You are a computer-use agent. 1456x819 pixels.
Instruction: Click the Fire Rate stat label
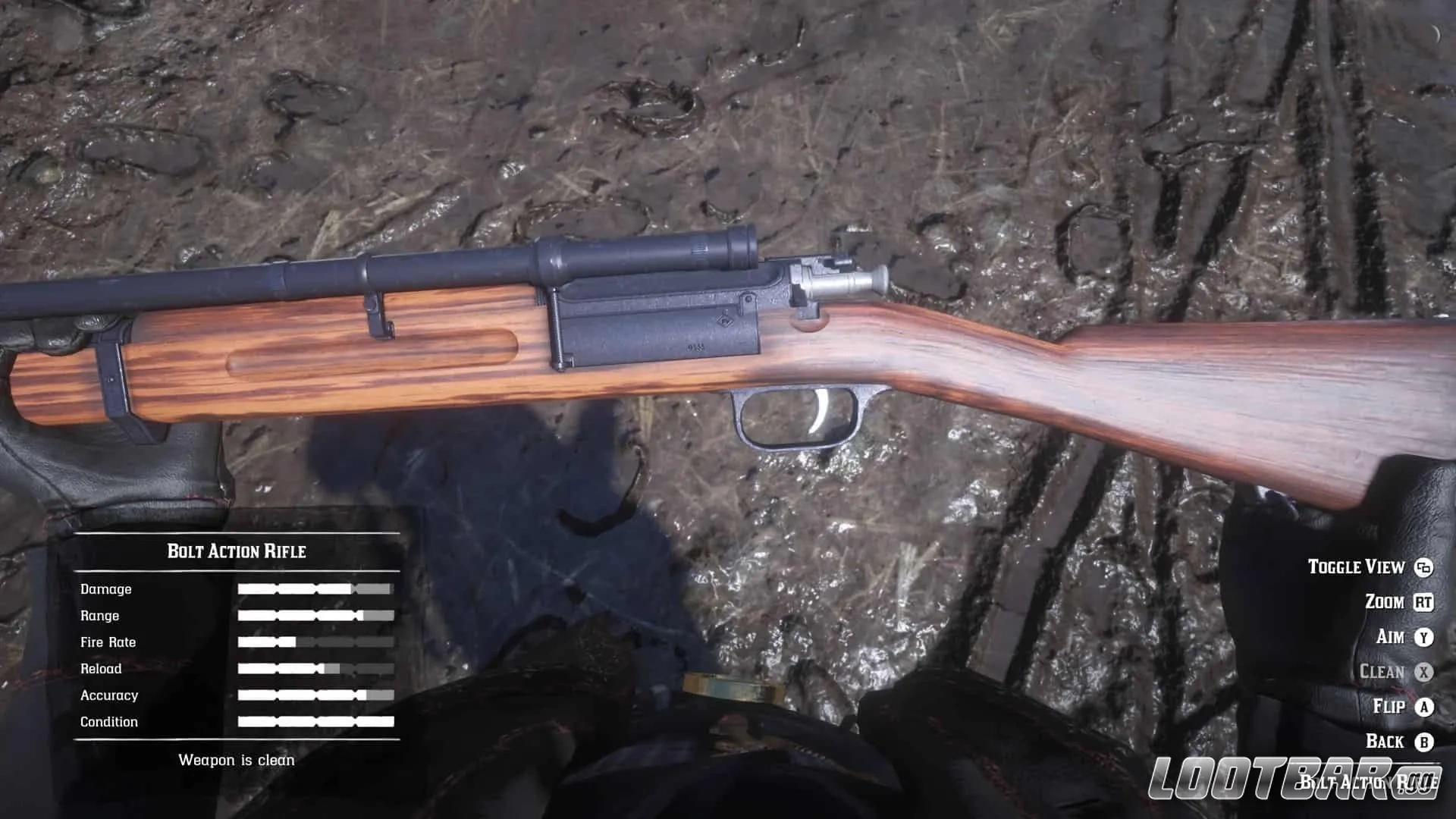(x=108, y=642)
